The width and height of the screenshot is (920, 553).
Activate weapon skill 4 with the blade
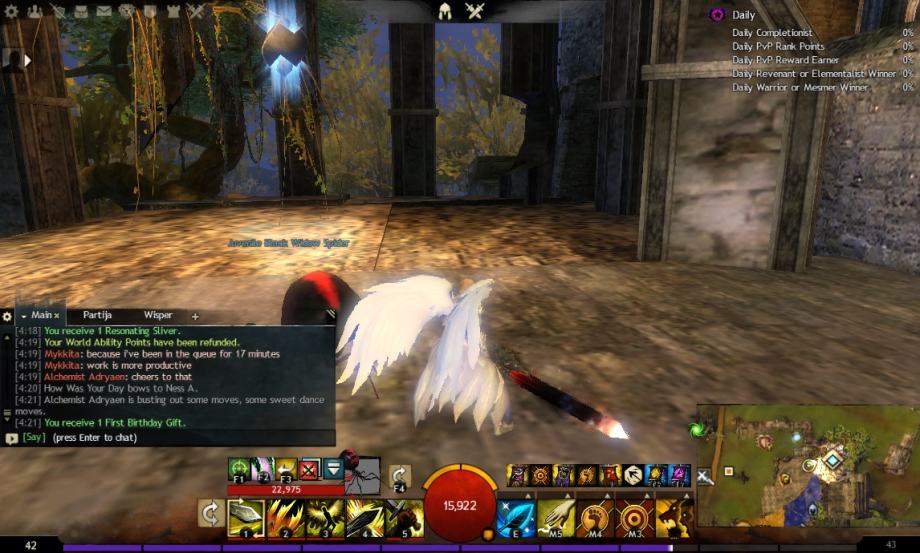363,518
